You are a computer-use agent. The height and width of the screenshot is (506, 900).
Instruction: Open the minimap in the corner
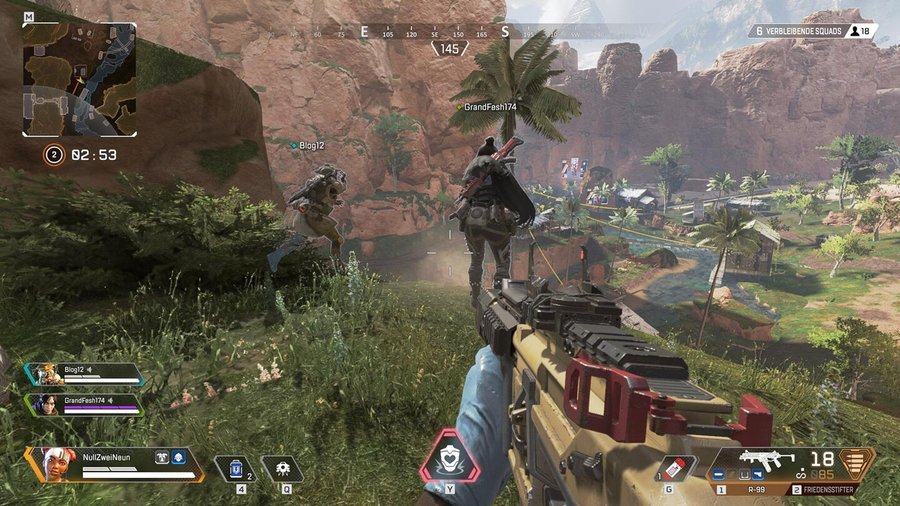(x=79, y=79)
